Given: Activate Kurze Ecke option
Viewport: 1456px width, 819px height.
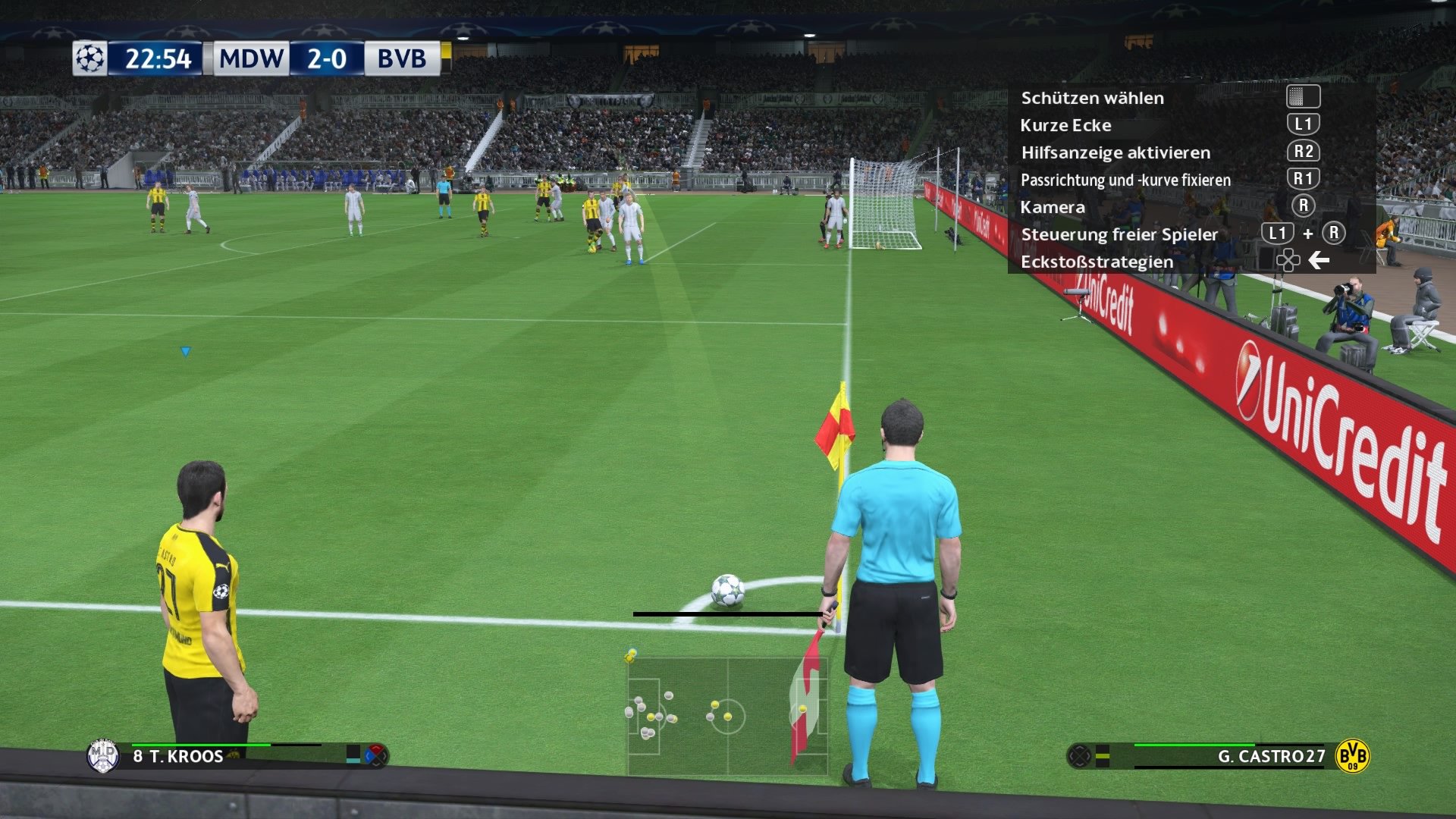Looking at the screenshot, I should point(1065,125).
